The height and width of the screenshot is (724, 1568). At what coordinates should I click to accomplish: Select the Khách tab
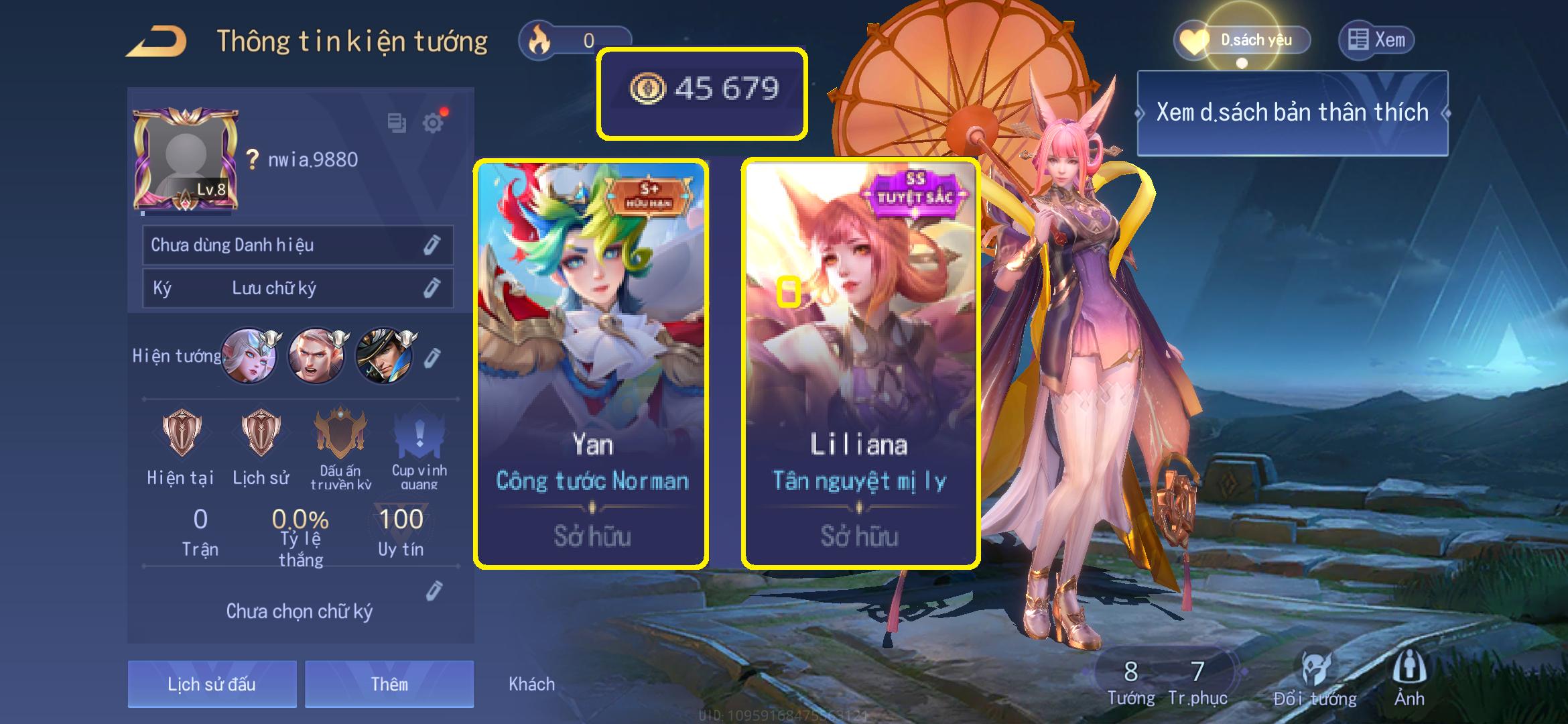[531, 684]
